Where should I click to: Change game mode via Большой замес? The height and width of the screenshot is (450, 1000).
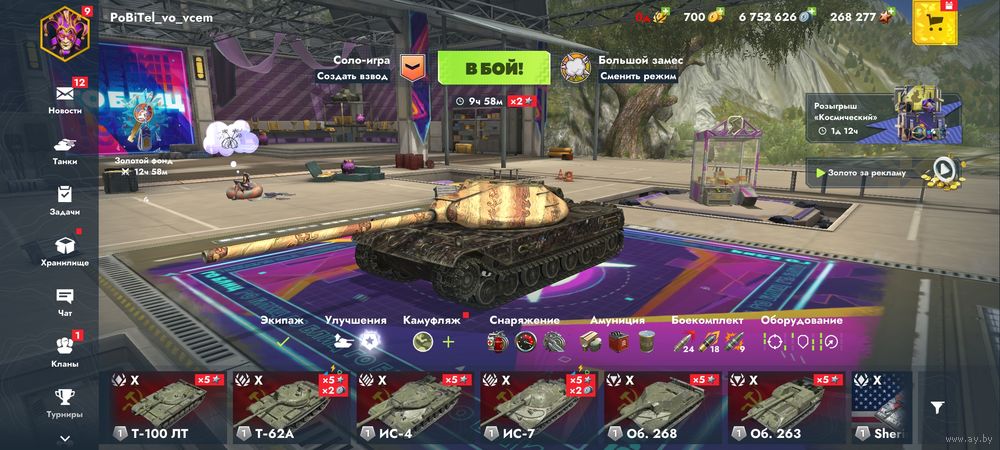[620, 68]
